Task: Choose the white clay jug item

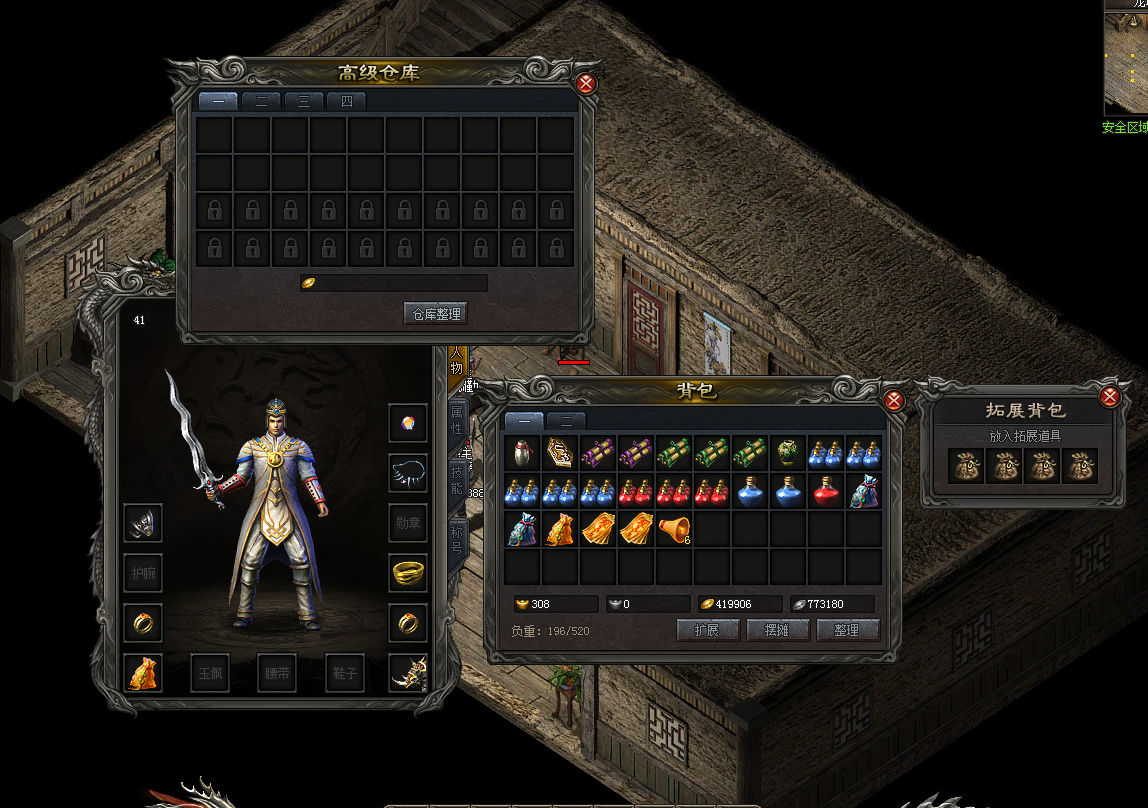Action: [x=523, y=453]
